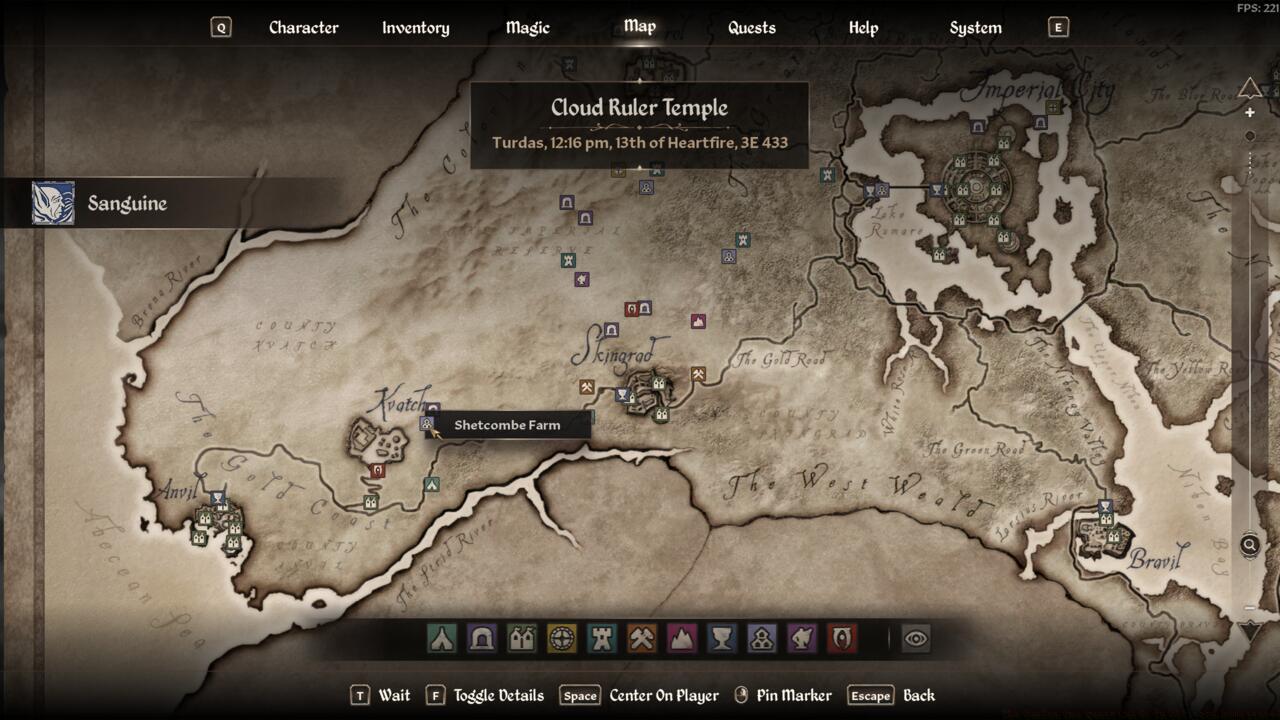Toggle the crossed pickaxes mine filter
Image resolution: width=1280 pixels, height=720 pixels.
click(x=642, y=638)
